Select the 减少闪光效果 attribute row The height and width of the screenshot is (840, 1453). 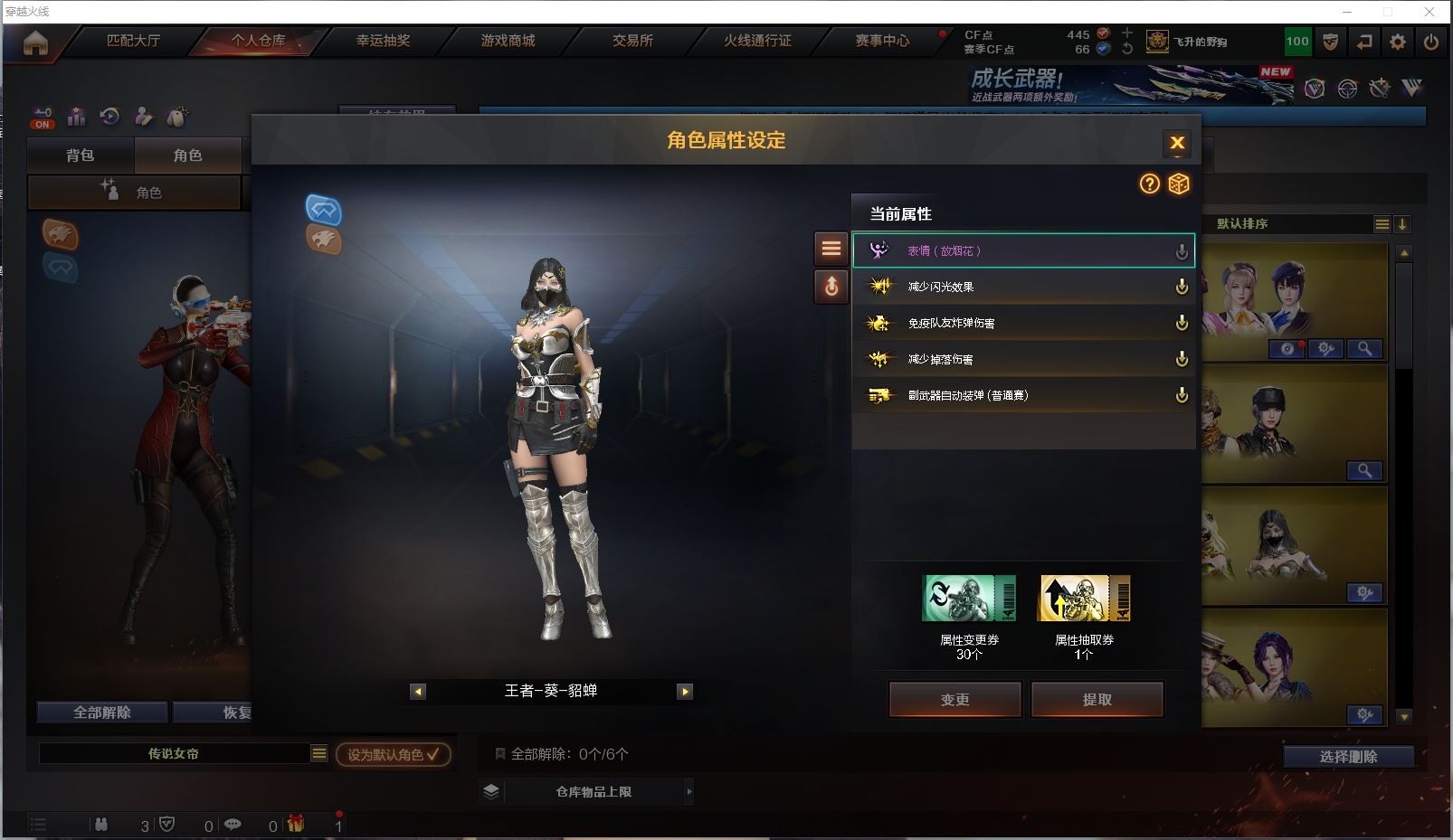[1022, 287]
